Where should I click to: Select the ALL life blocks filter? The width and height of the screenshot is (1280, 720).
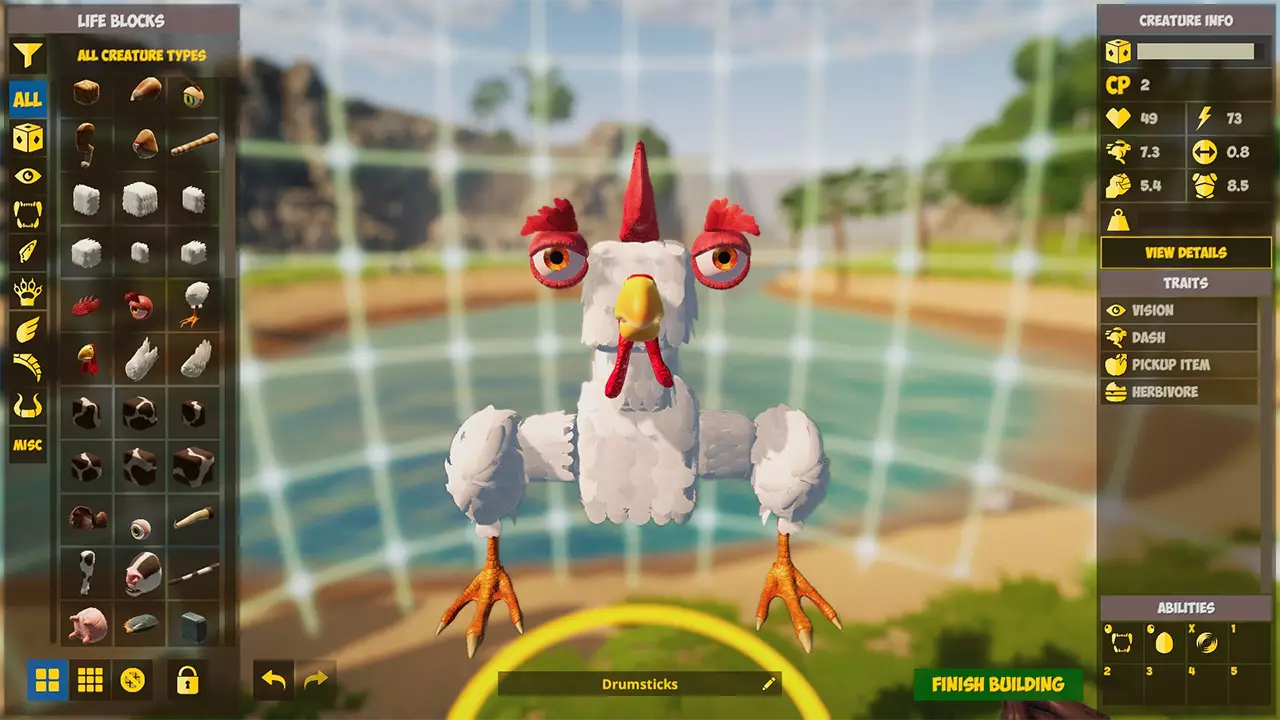pyautogui.click(x=27, y=99)
